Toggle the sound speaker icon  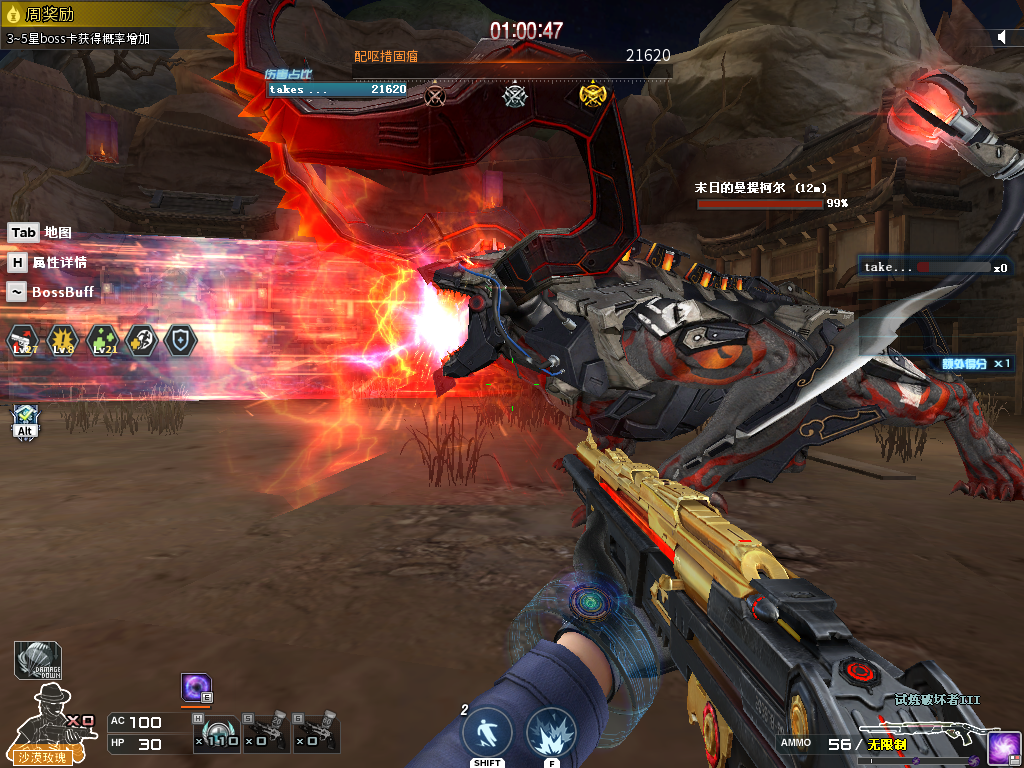coord(1002,37)
